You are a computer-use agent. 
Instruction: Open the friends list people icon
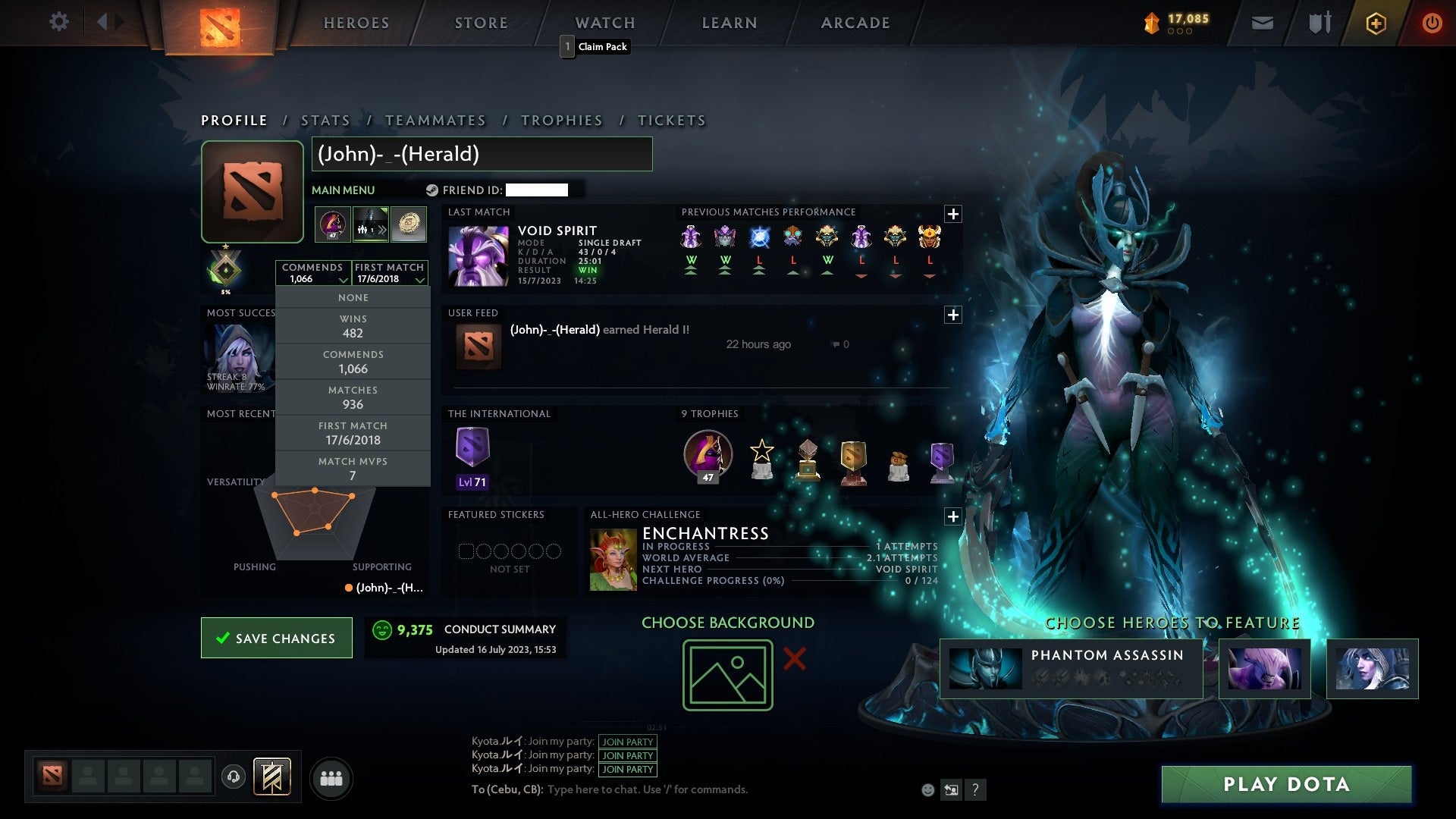click(331, 777)
